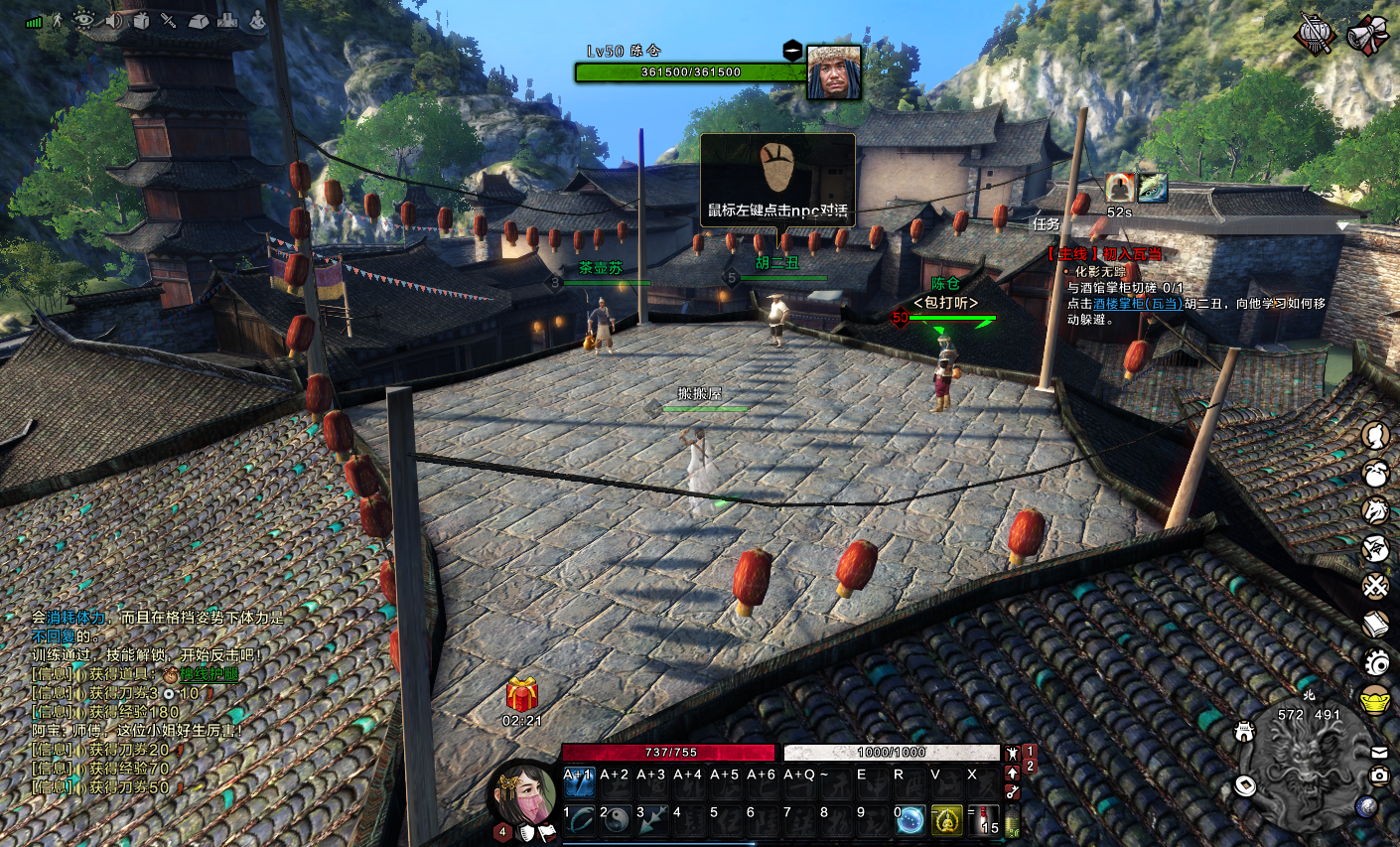Open the horse mount menu icon
The width and height of the screenshot is (1400, 847).
coord(1375,510)
